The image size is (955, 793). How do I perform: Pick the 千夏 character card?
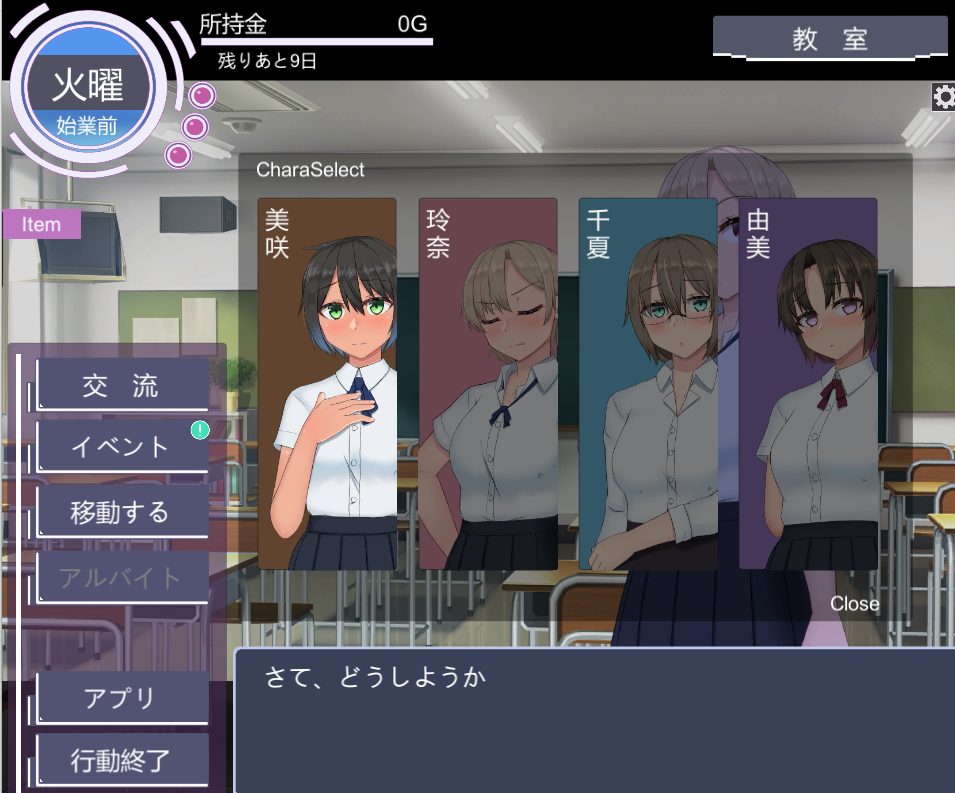[x=647, y=384]
